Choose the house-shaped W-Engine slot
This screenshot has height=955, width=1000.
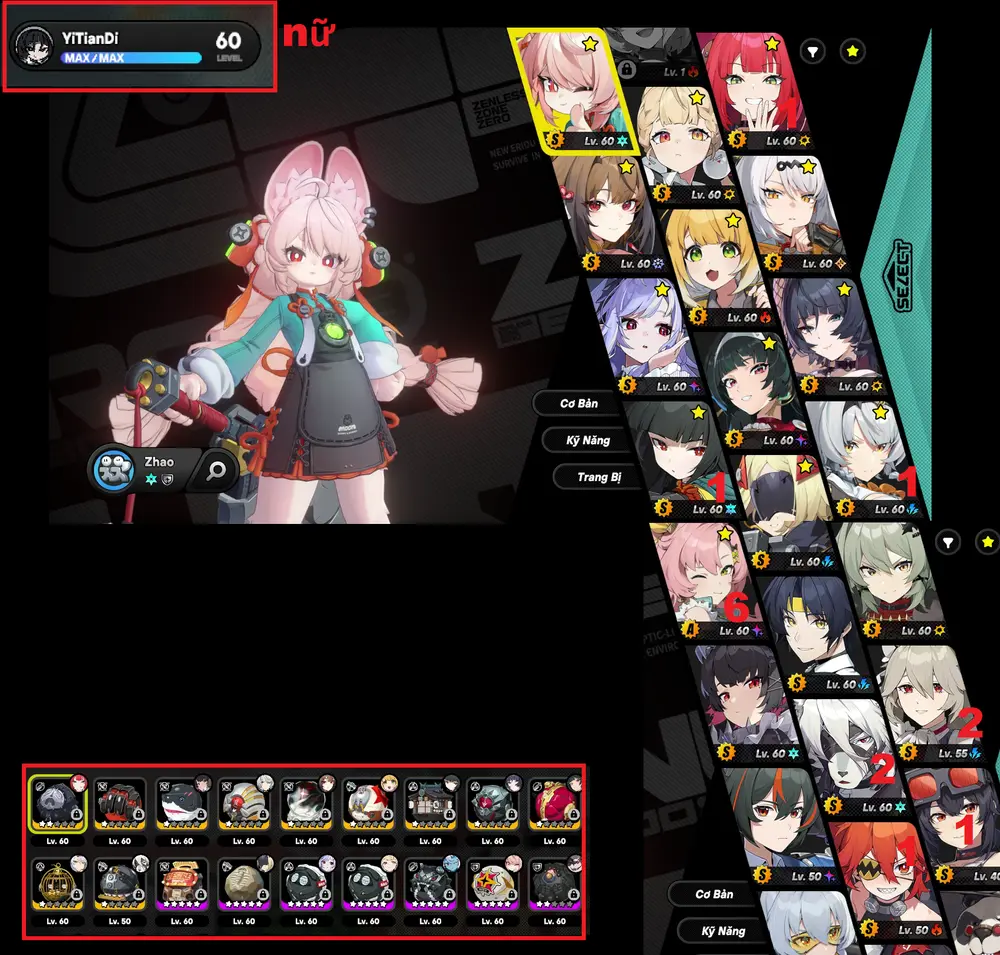[x=182, y=888]
